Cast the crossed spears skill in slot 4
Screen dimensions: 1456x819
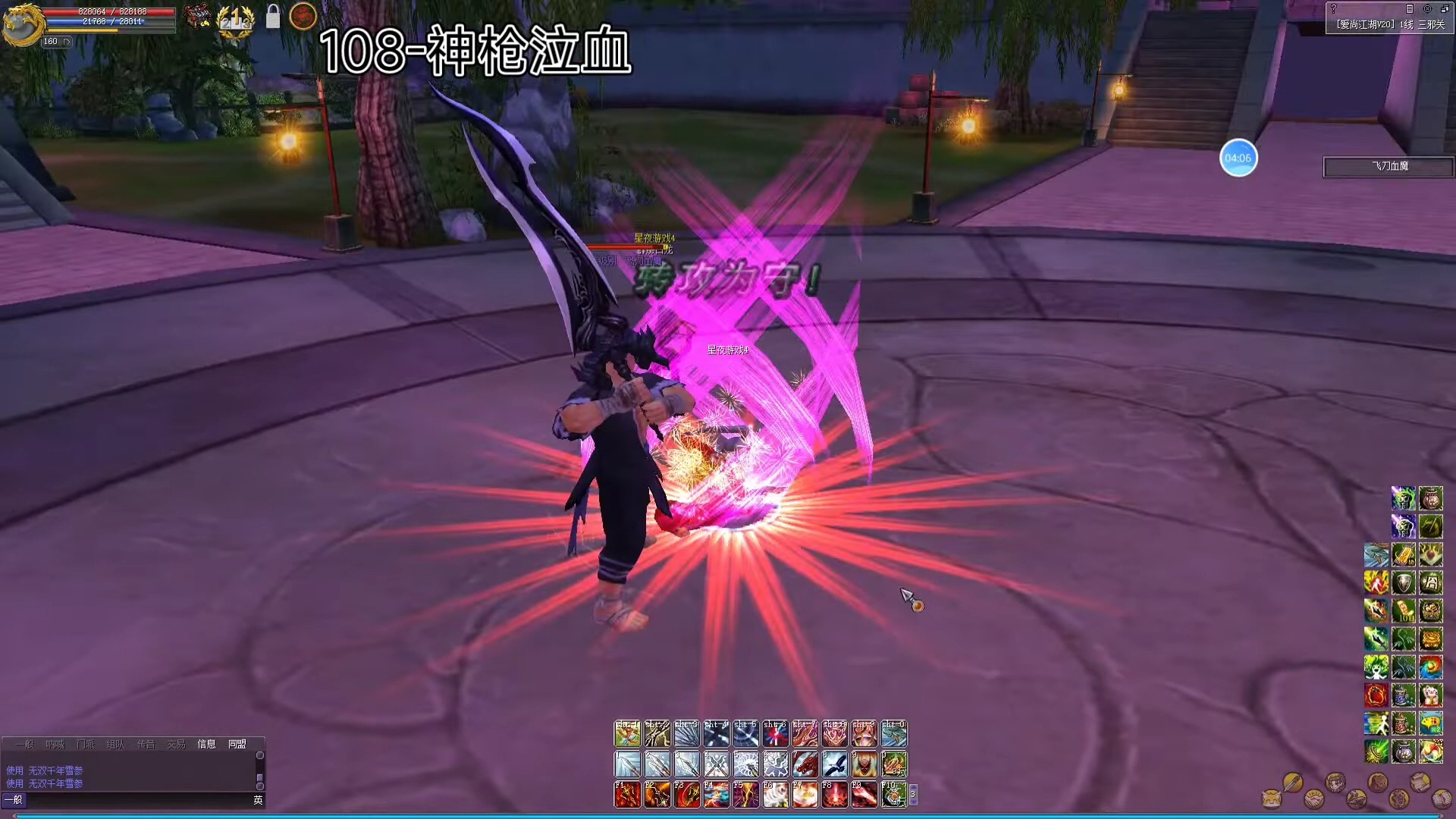[716, 764]
